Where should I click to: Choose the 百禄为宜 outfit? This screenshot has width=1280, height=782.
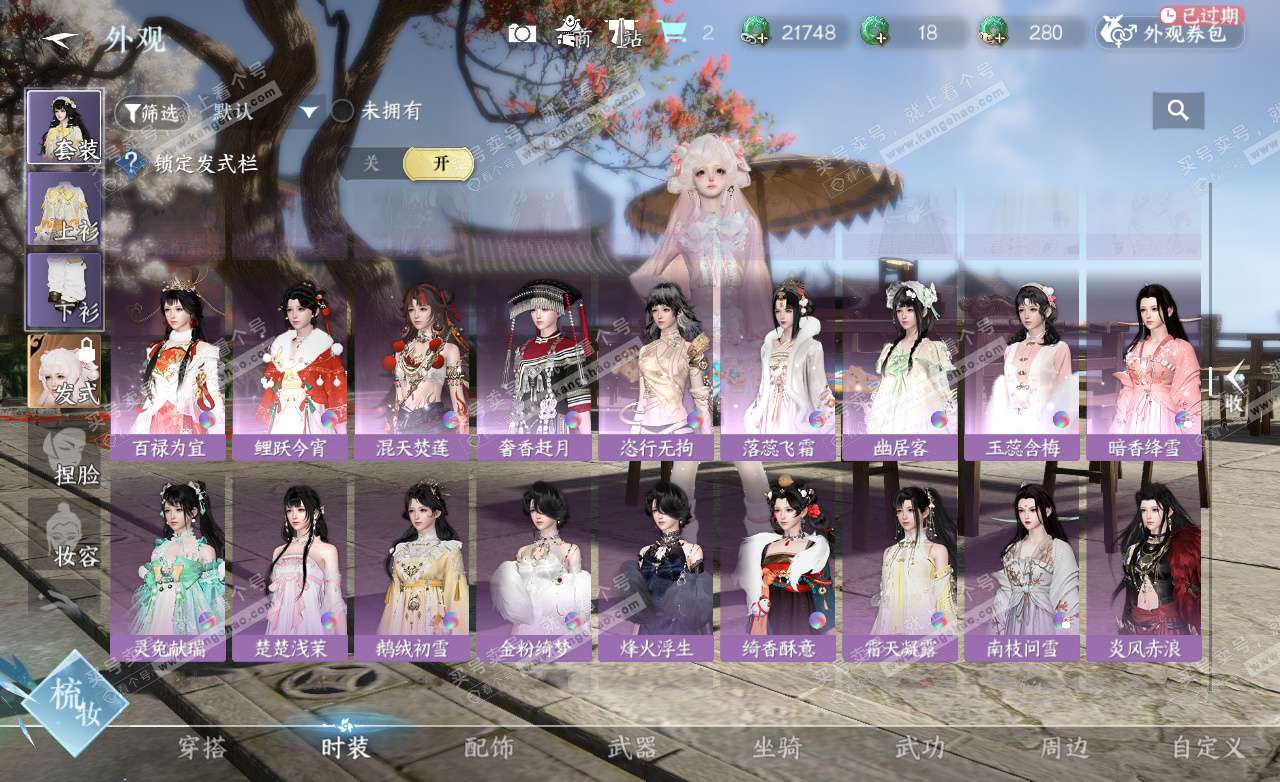tap(168, 370)
